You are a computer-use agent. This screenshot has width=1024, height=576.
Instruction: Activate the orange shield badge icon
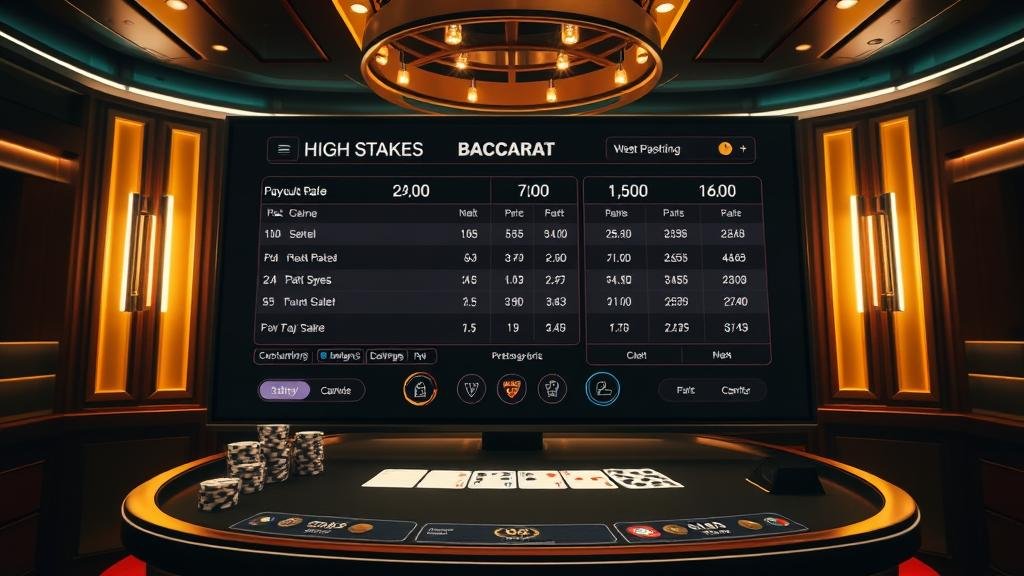point(511,388)
